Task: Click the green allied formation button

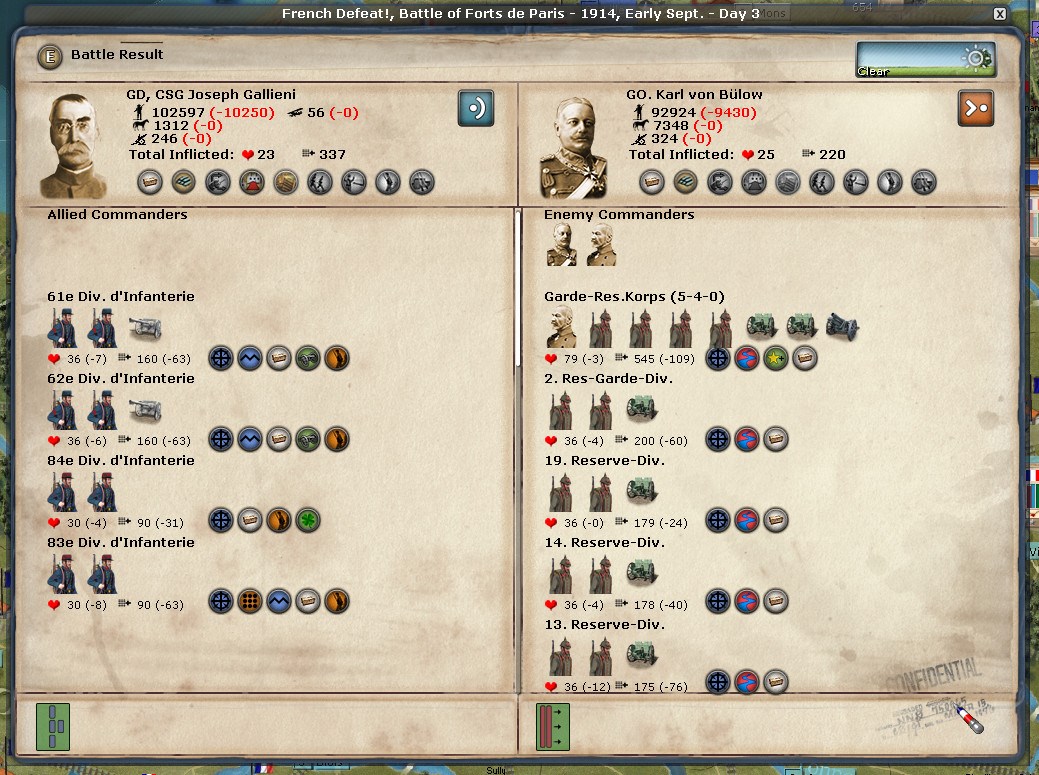Action: pyautogui.click(x=53, y=726)
